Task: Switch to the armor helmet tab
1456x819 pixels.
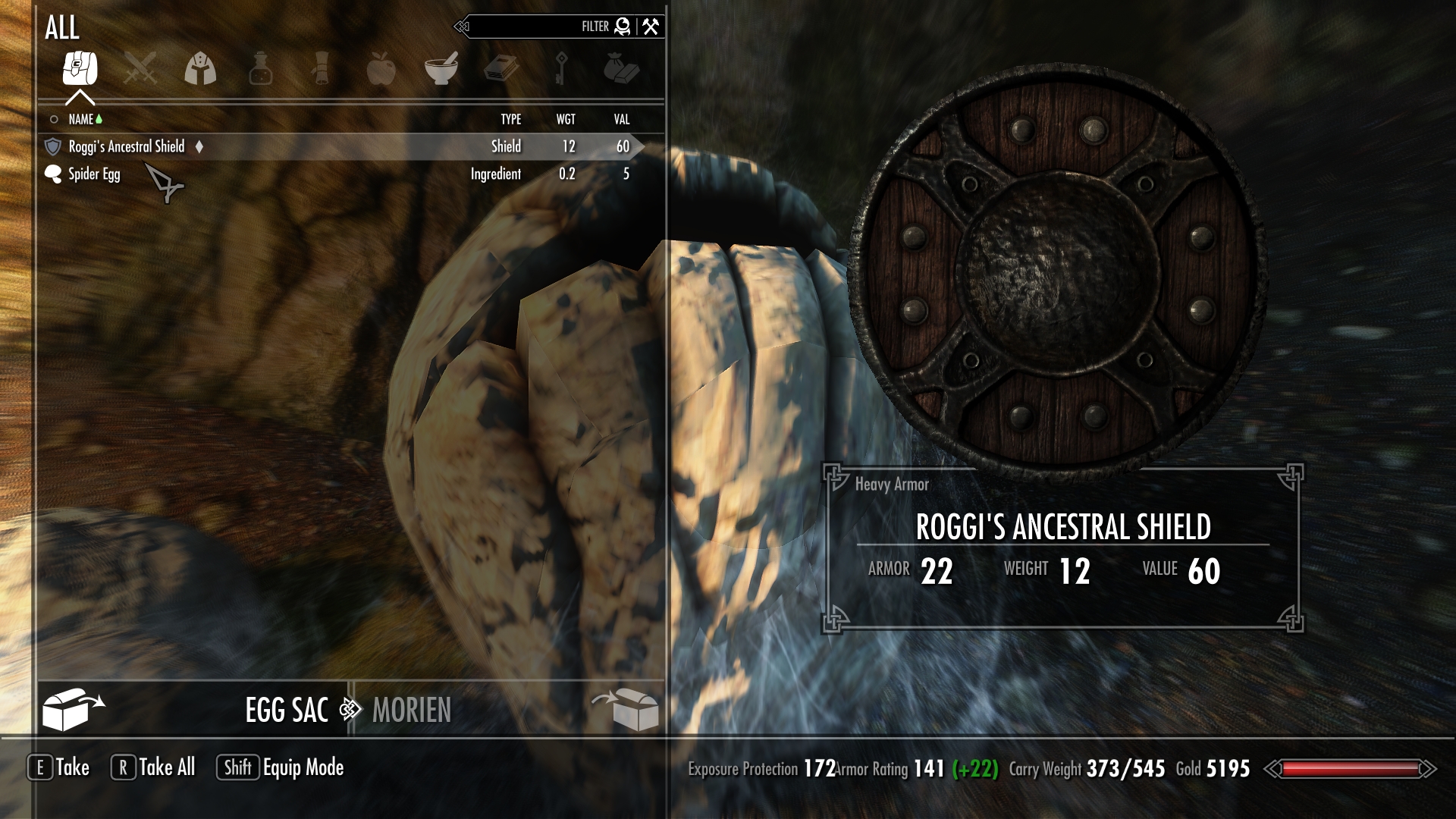Action: tap(200, 70)
